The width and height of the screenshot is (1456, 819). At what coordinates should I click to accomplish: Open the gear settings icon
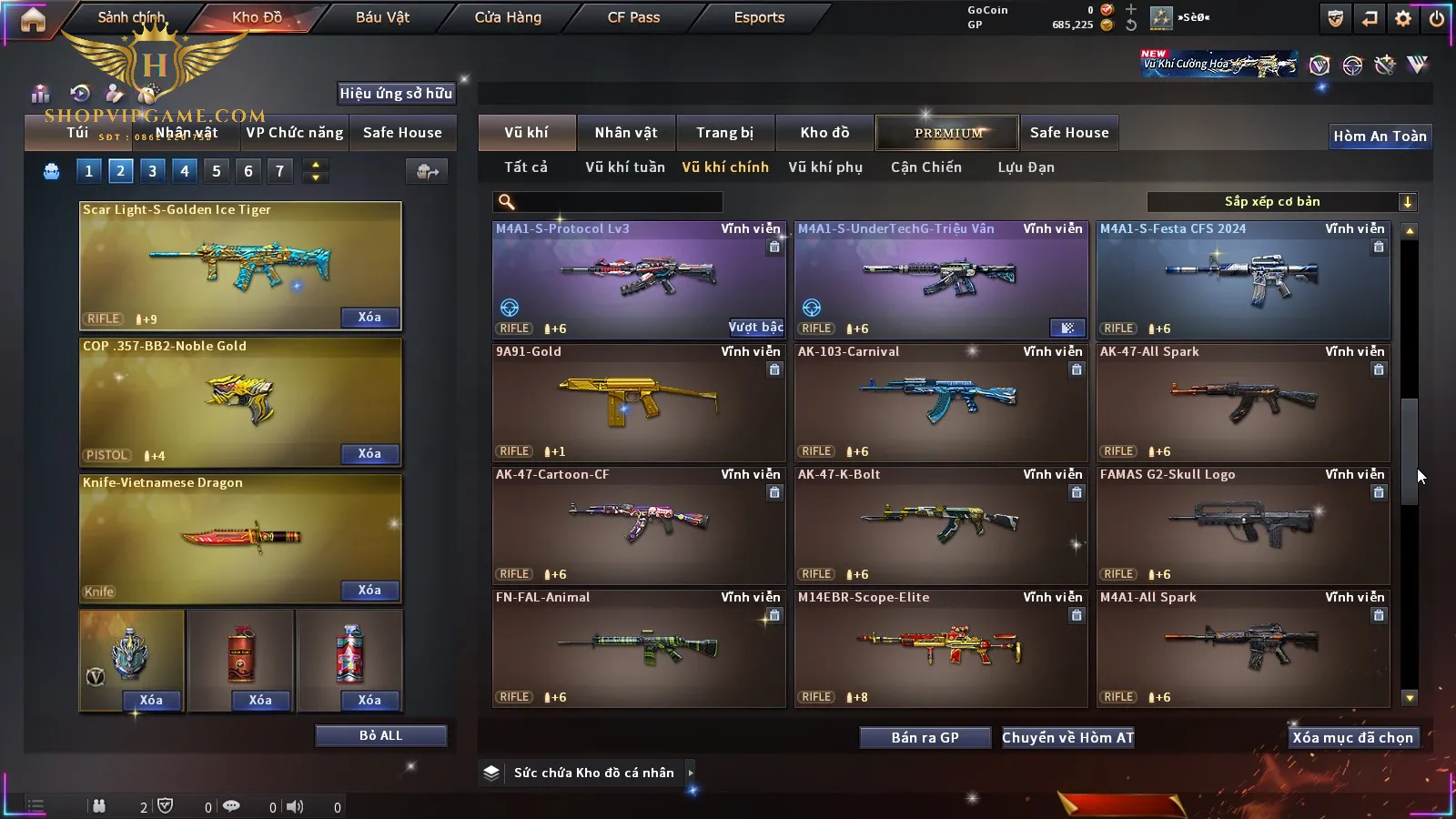1403,18
